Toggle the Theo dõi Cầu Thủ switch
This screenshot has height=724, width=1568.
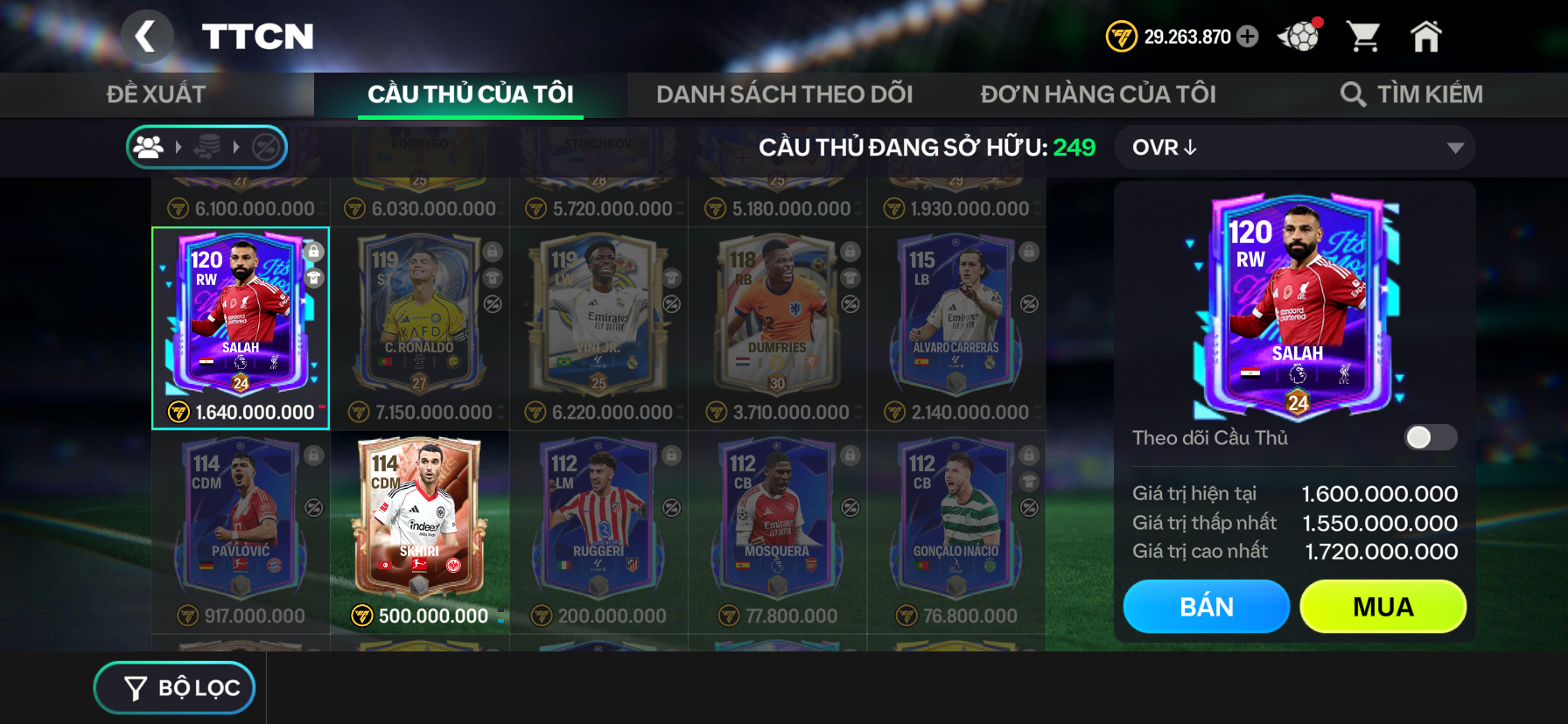click(x=1430, y=437)
